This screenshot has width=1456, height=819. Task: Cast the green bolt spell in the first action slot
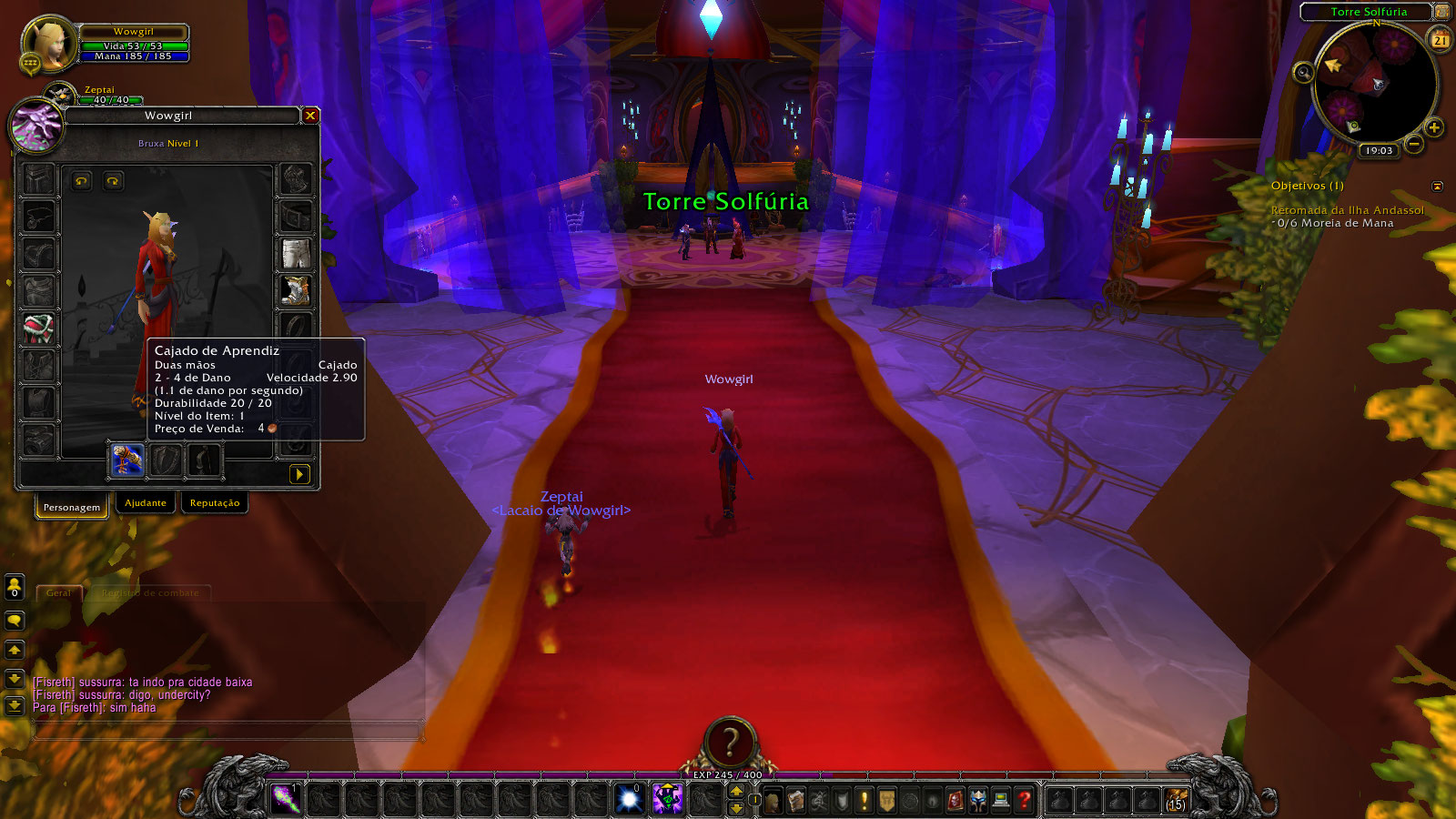(286, 799)
